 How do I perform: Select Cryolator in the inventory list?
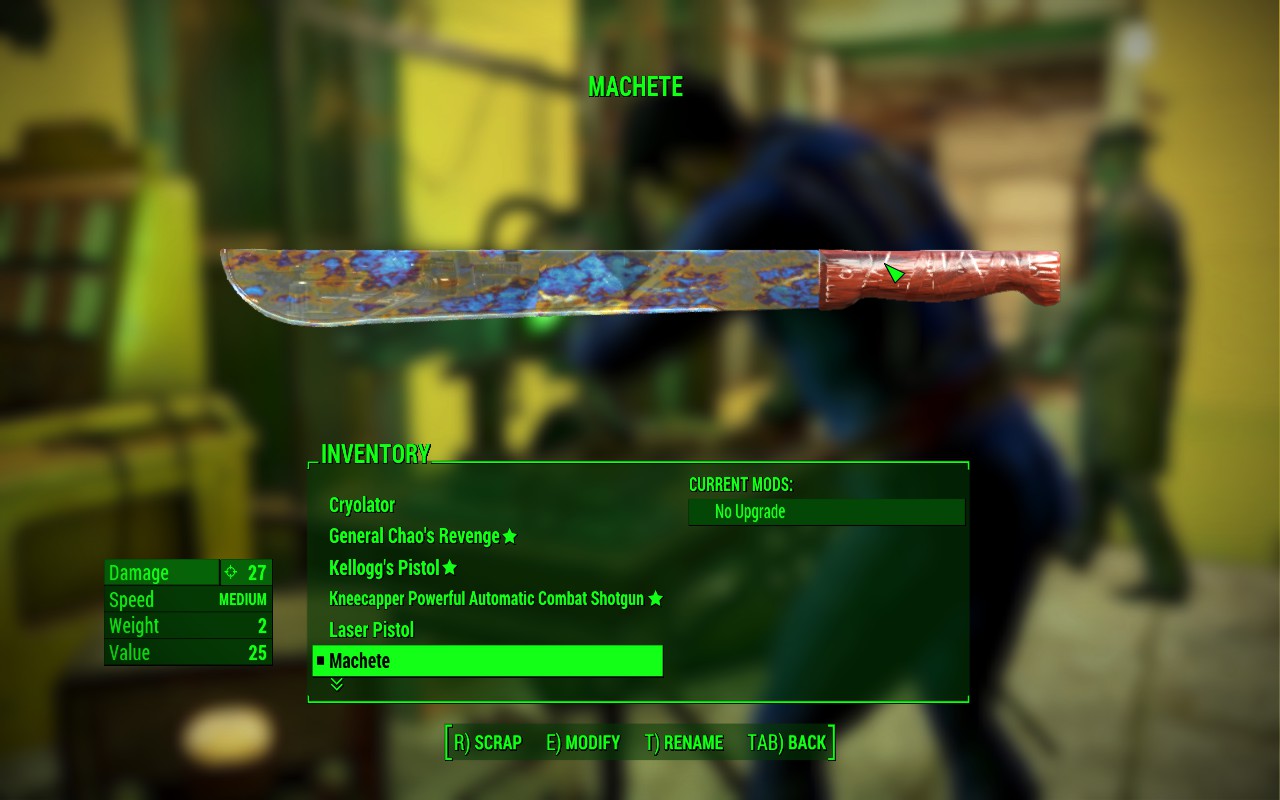tap(361, 505)
